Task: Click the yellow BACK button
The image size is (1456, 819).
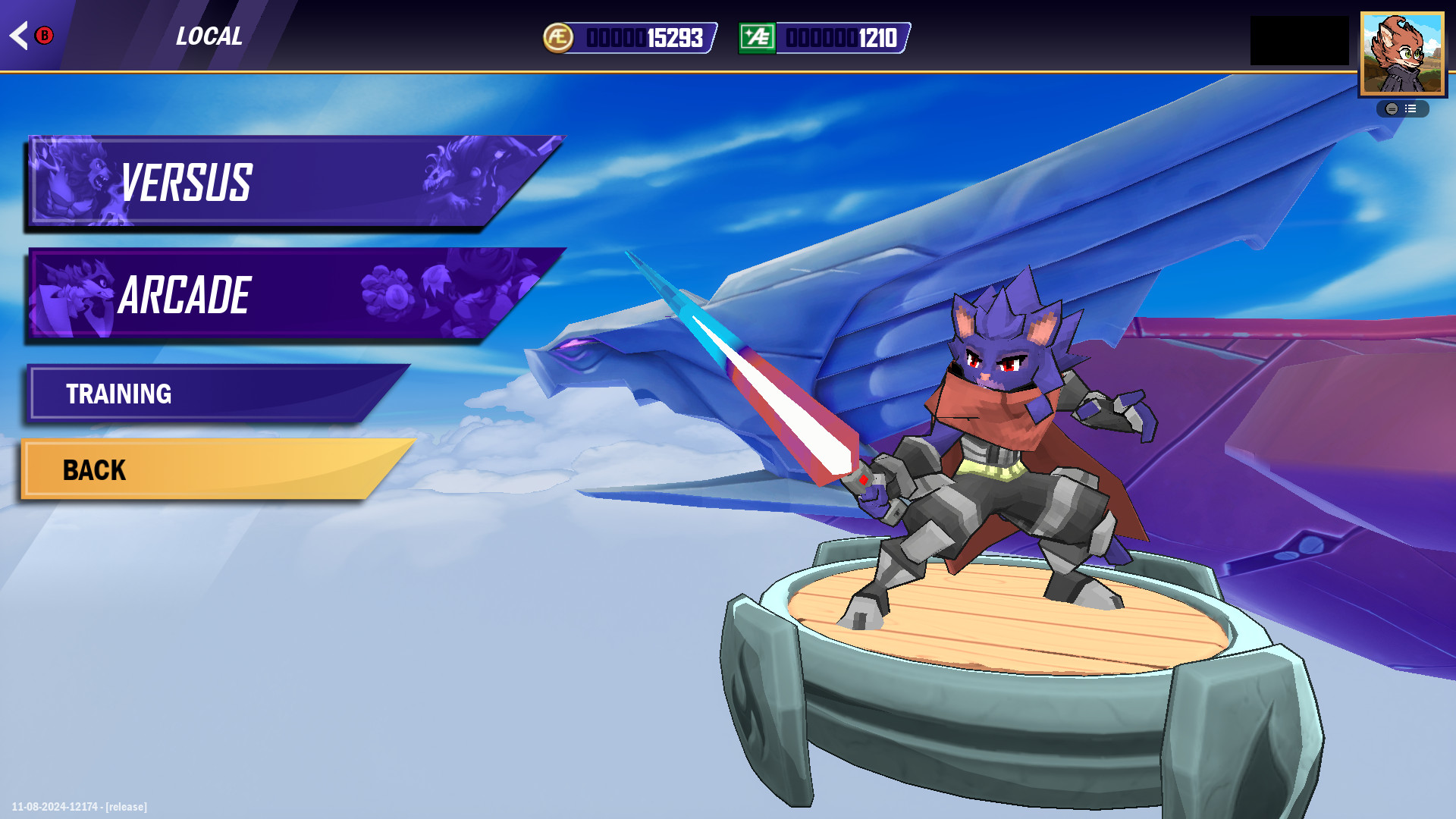Action: (205, 470)
